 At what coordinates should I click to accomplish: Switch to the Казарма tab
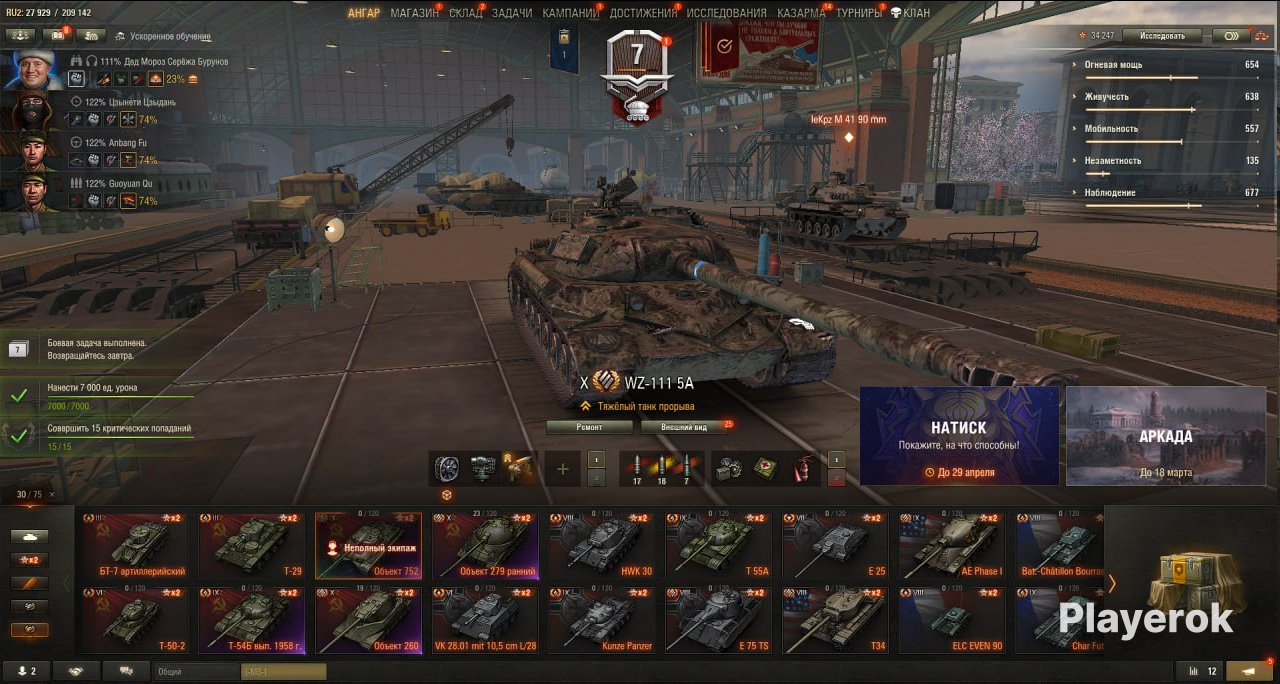click(801, 13)
